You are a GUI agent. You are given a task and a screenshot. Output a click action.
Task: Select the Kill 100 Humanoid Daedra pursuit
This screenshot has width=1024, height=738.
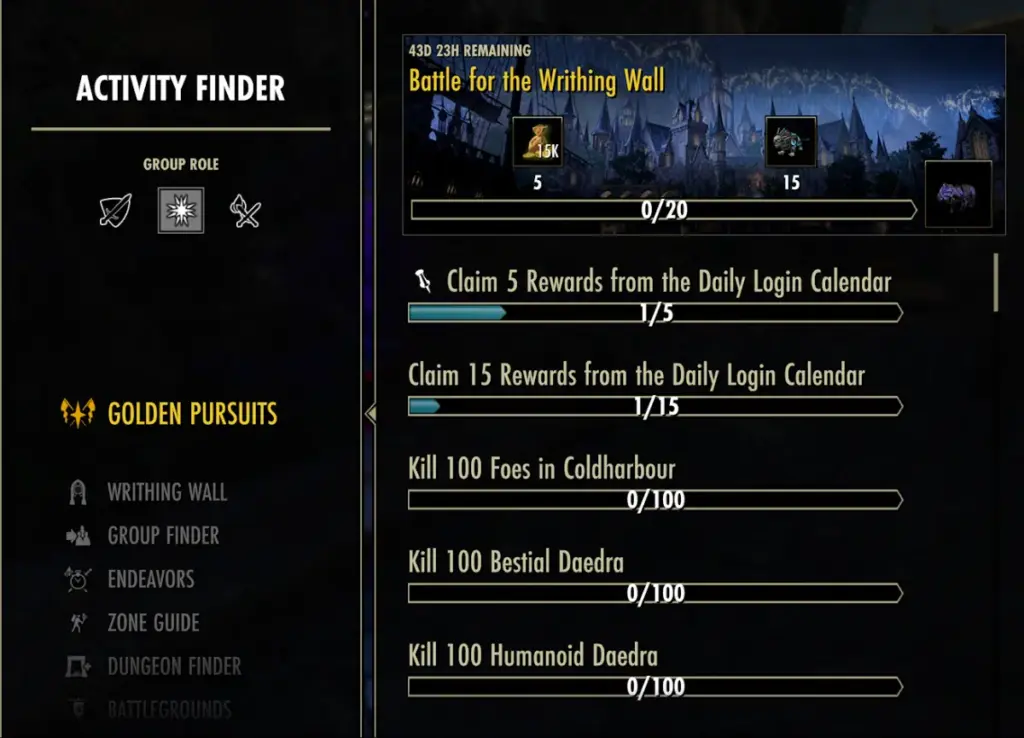pyautogui.click(x=533, y=656)
